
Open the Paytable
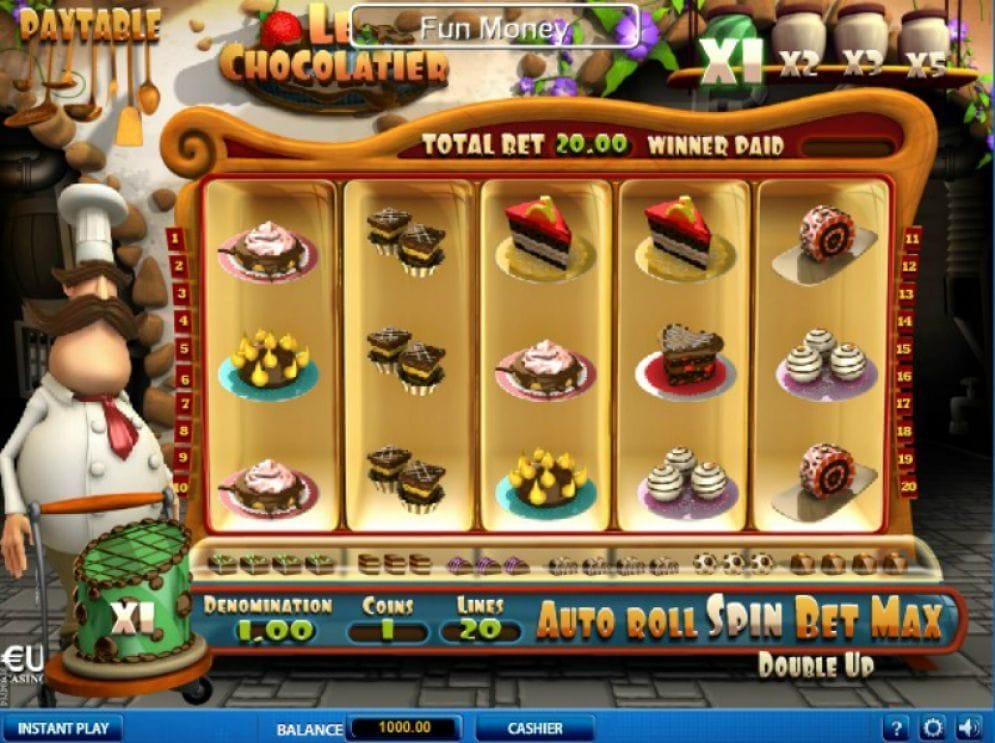(89, 25)
